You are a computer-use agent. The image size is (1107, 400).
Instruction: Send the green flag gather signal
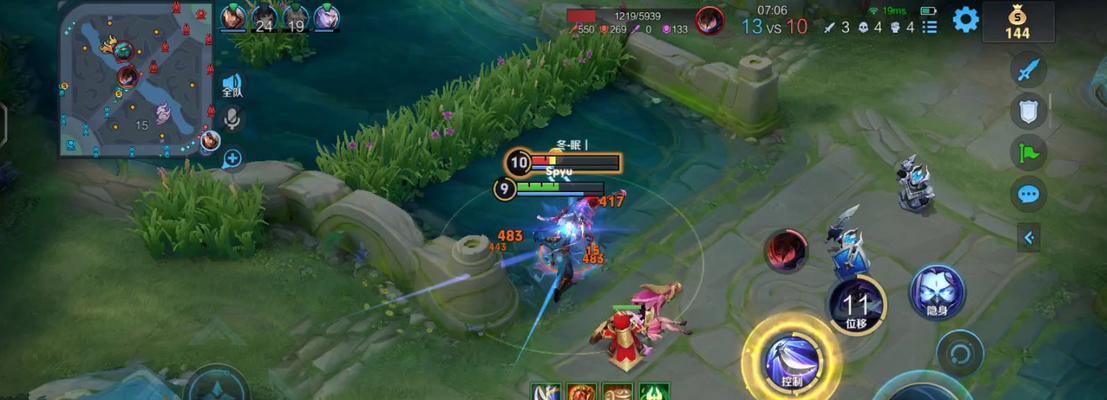tap(1028, 152)
